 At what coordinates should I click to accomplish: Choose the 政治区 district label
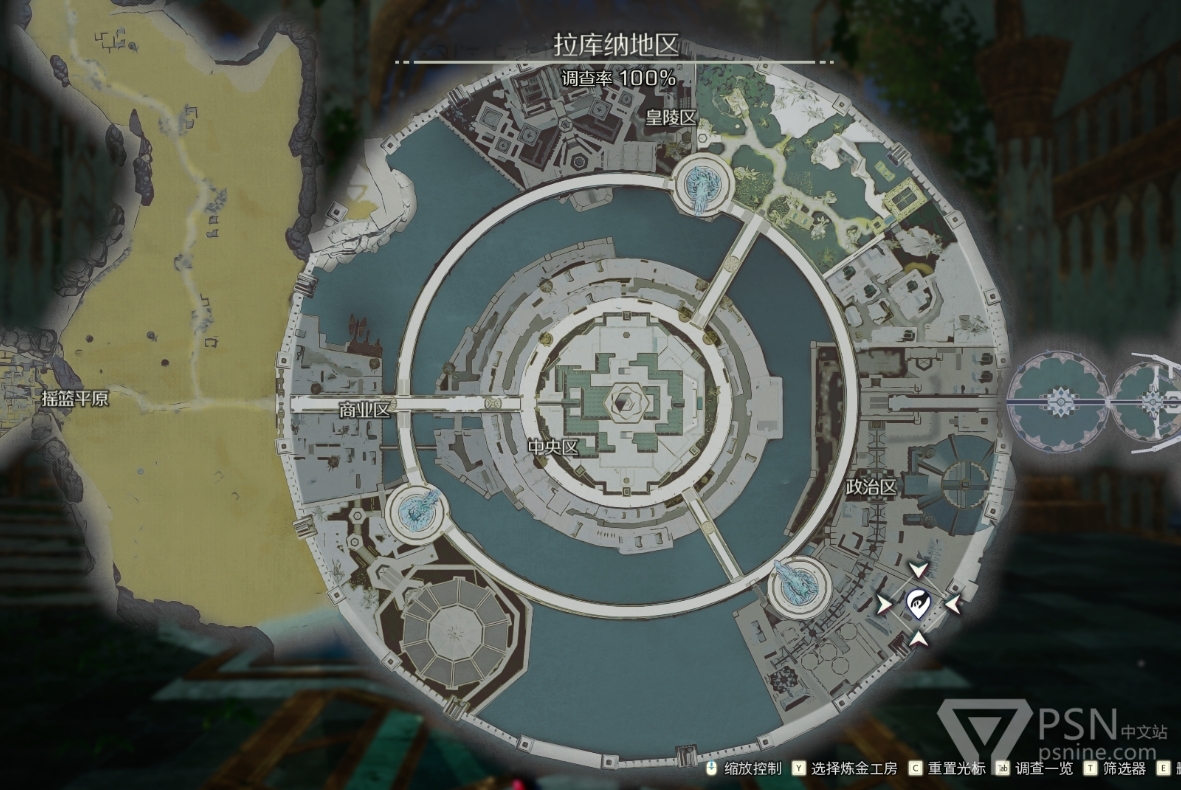pyautogui.click(x=871, y=486)
